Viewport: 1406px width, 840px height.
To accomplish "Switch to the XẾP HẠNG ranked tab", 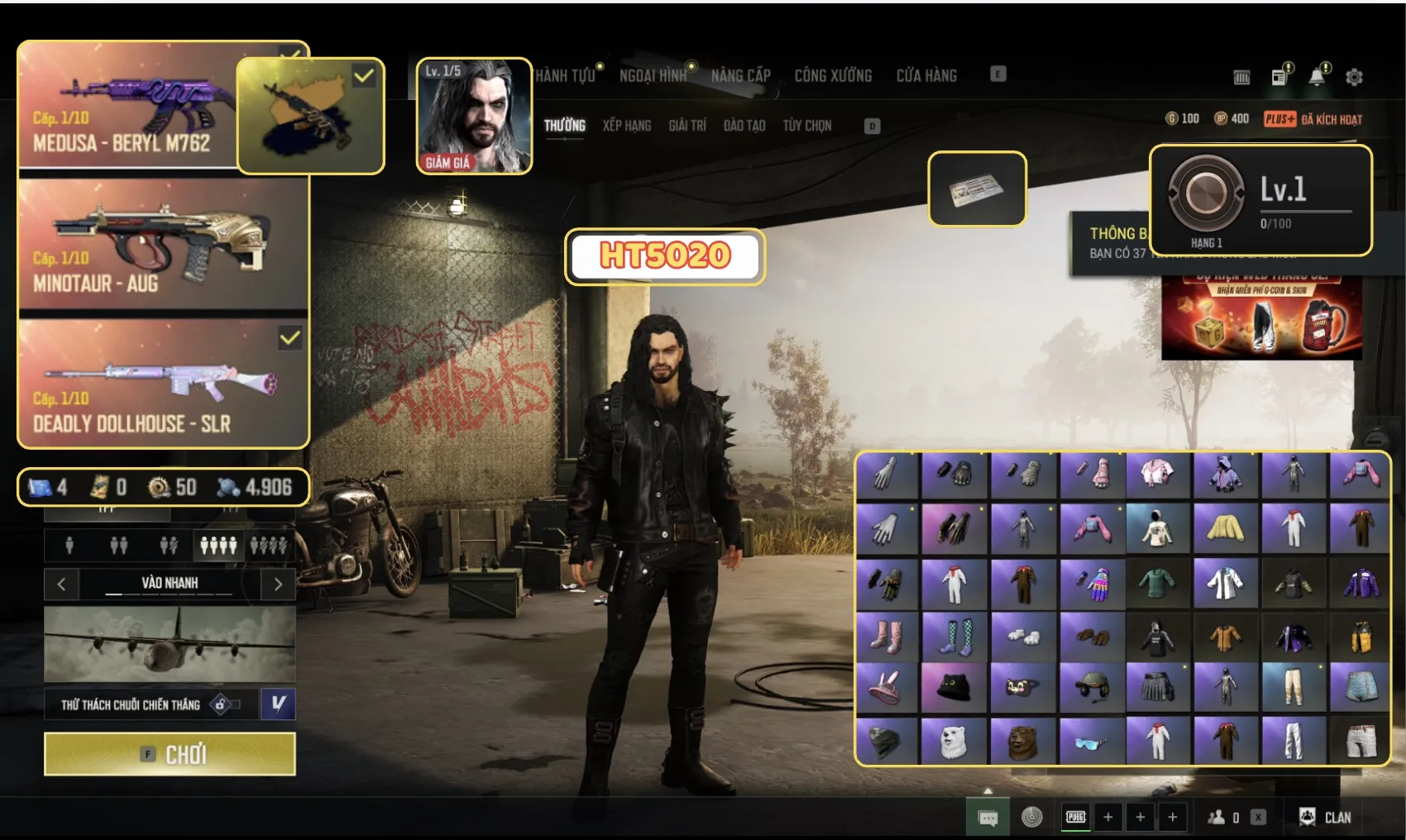I will pos(626,126).
